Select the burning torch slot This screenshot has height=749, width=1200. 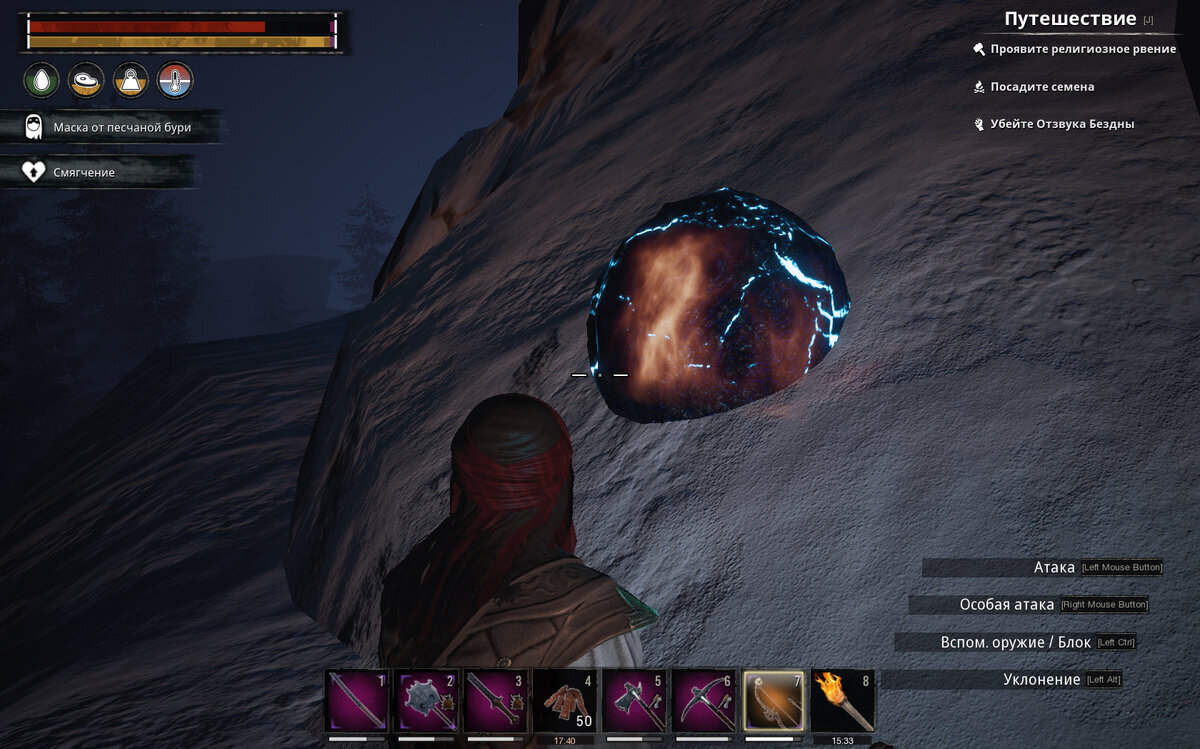844,700
